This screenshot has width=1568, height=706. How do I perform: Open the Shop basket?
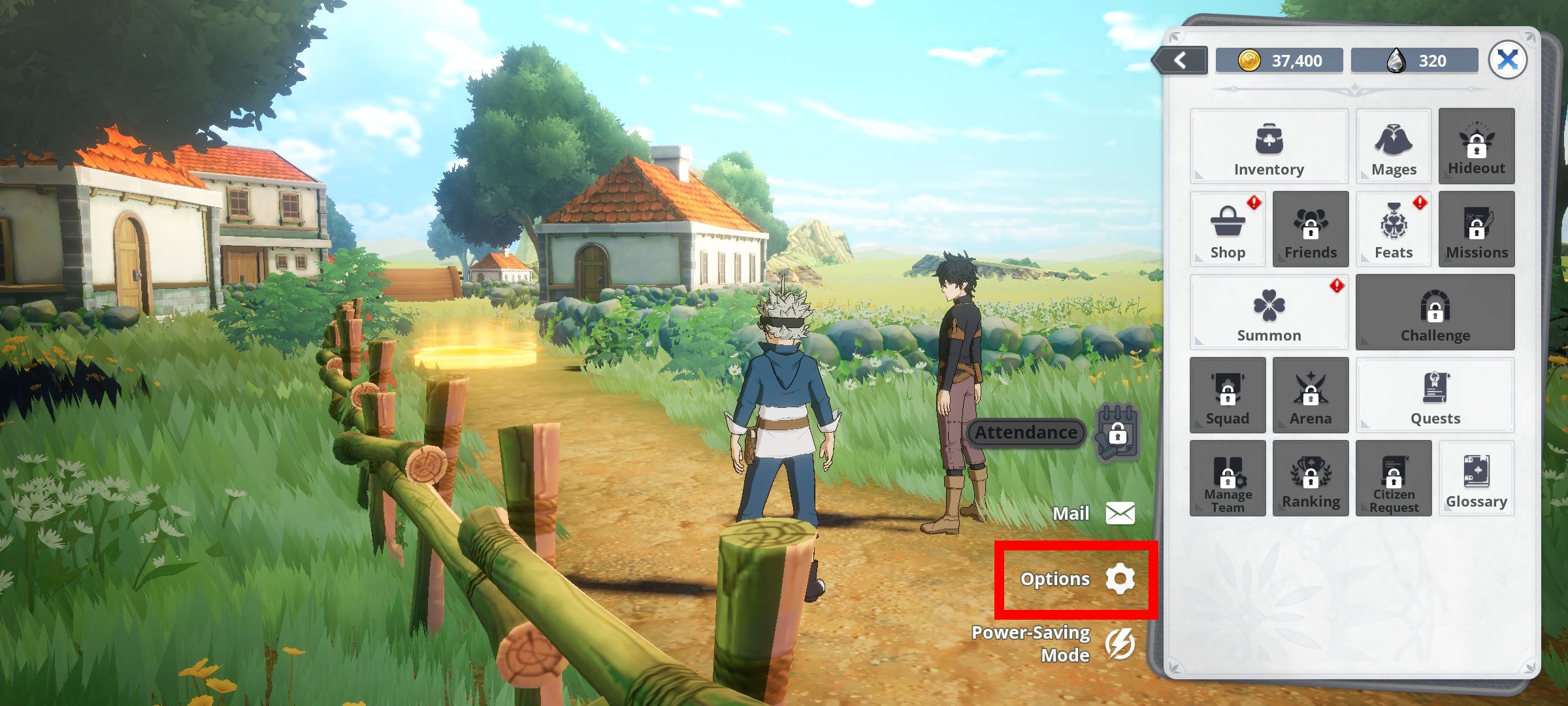(x=1227, y=229)
